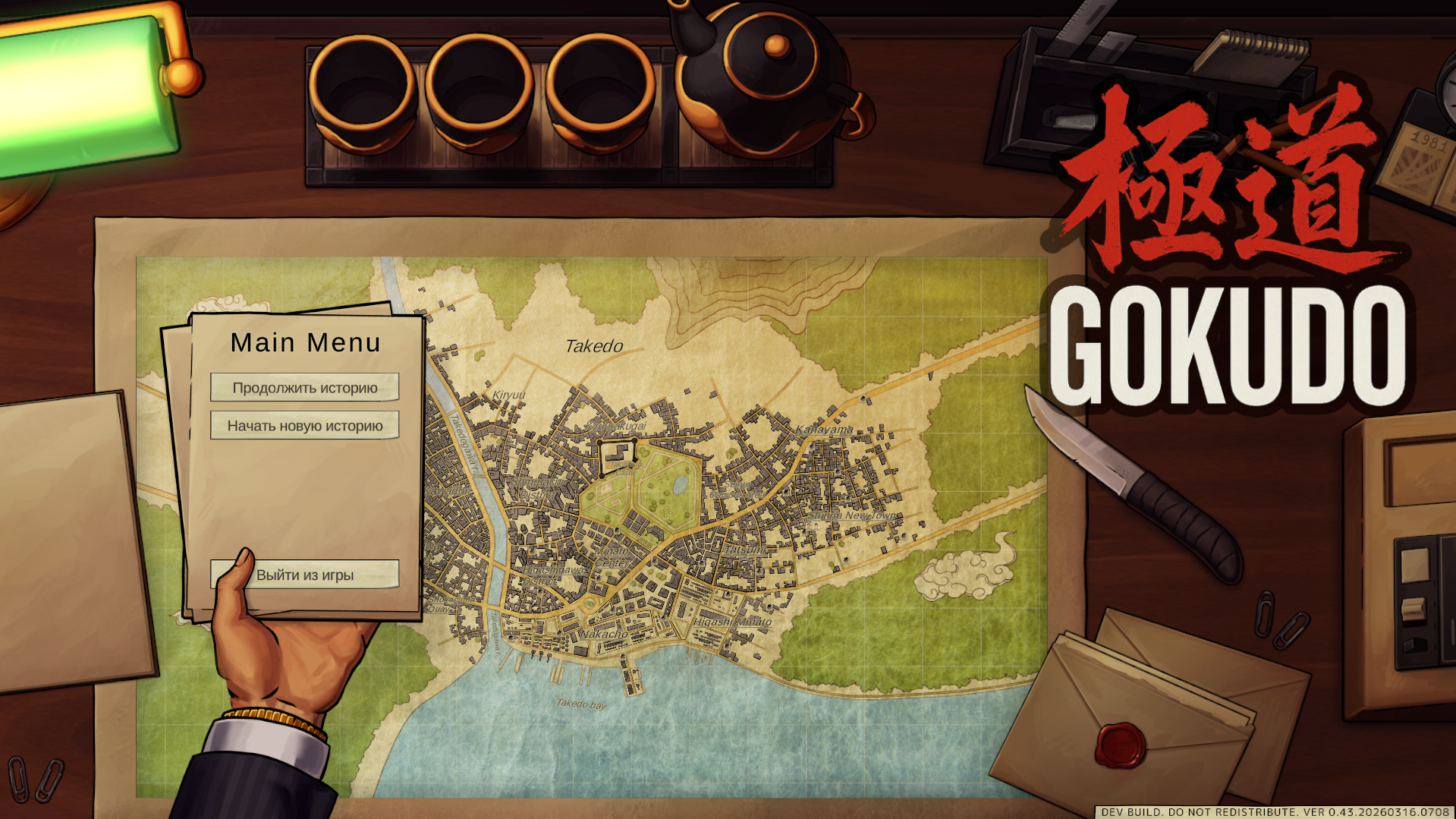Click the Nakacho label on the map
Viewport: 1456px width, 819px height.
click(x=603, y=635)
